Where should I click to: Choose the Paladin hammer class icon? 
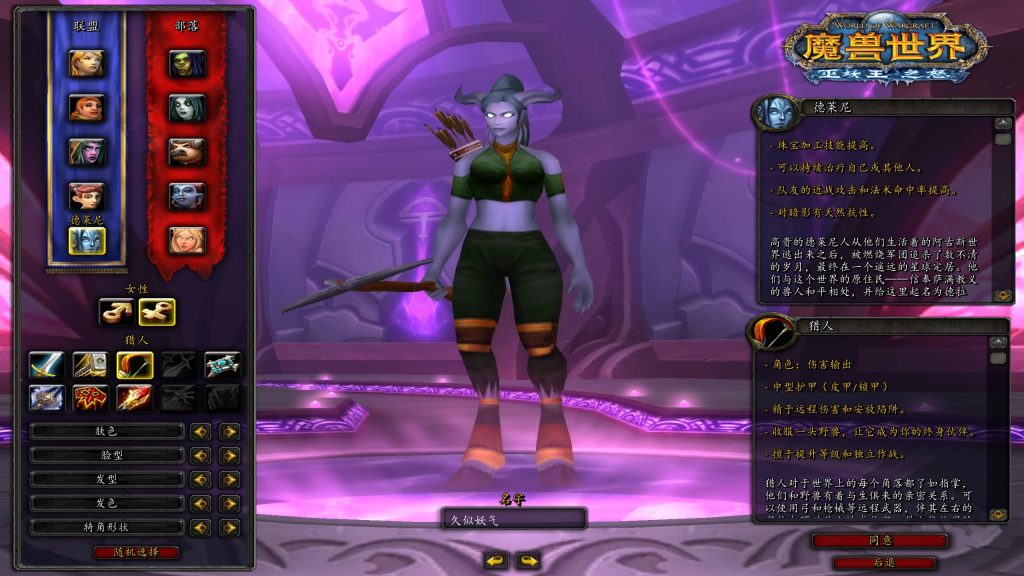[91, 365]
